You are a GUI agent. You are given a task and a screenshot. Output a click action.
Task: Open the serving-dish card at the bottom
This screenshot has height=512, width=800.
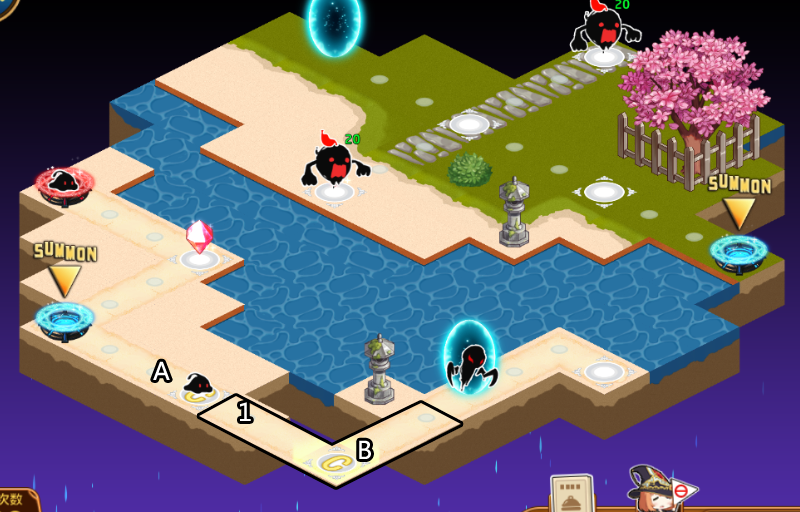click(x=571, y=494)
